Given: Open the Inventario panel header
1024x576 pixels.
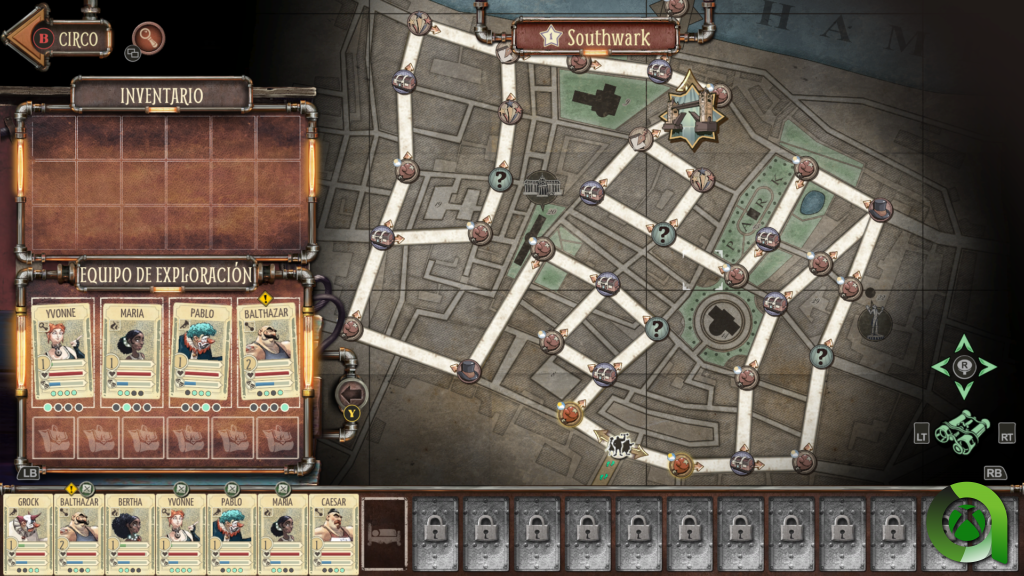Looking at the screenshot, I should coord(161,96).
